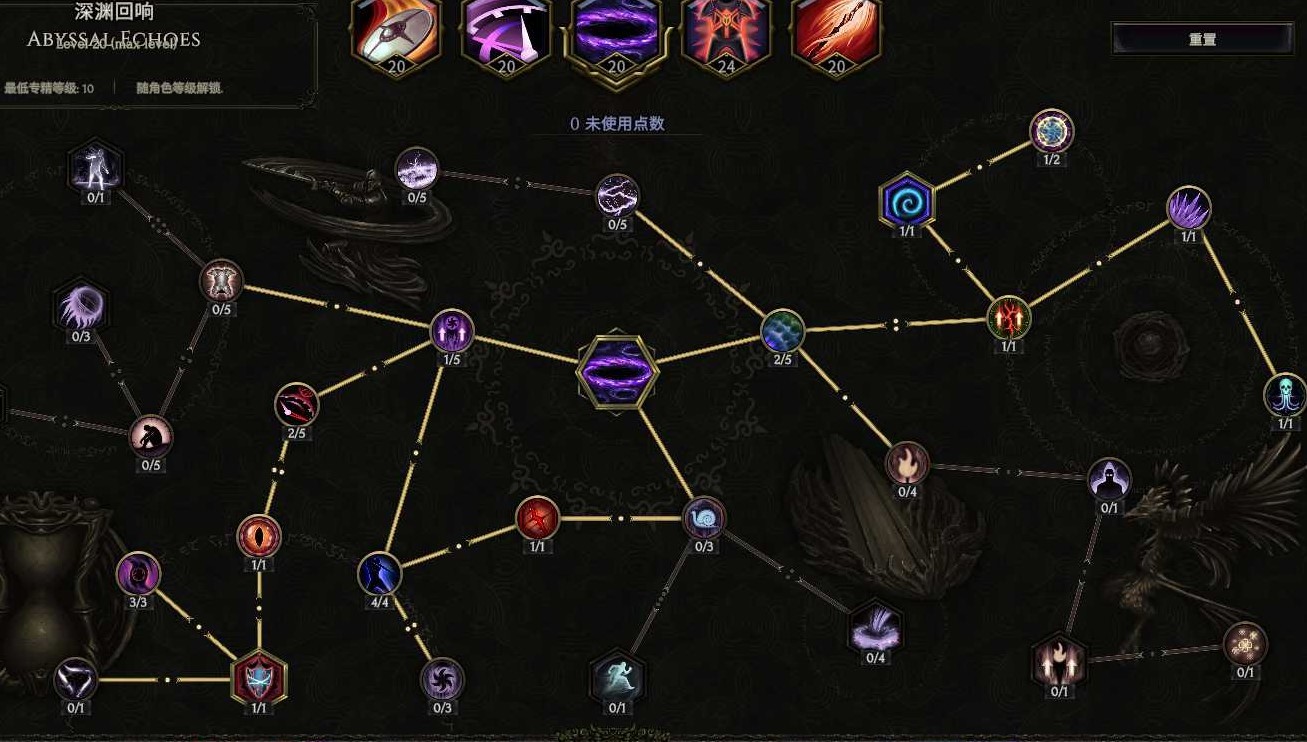1307x742 pixels.
Task: Select the crossed red blades node at 2/5
Action: (x=295, y=404)
